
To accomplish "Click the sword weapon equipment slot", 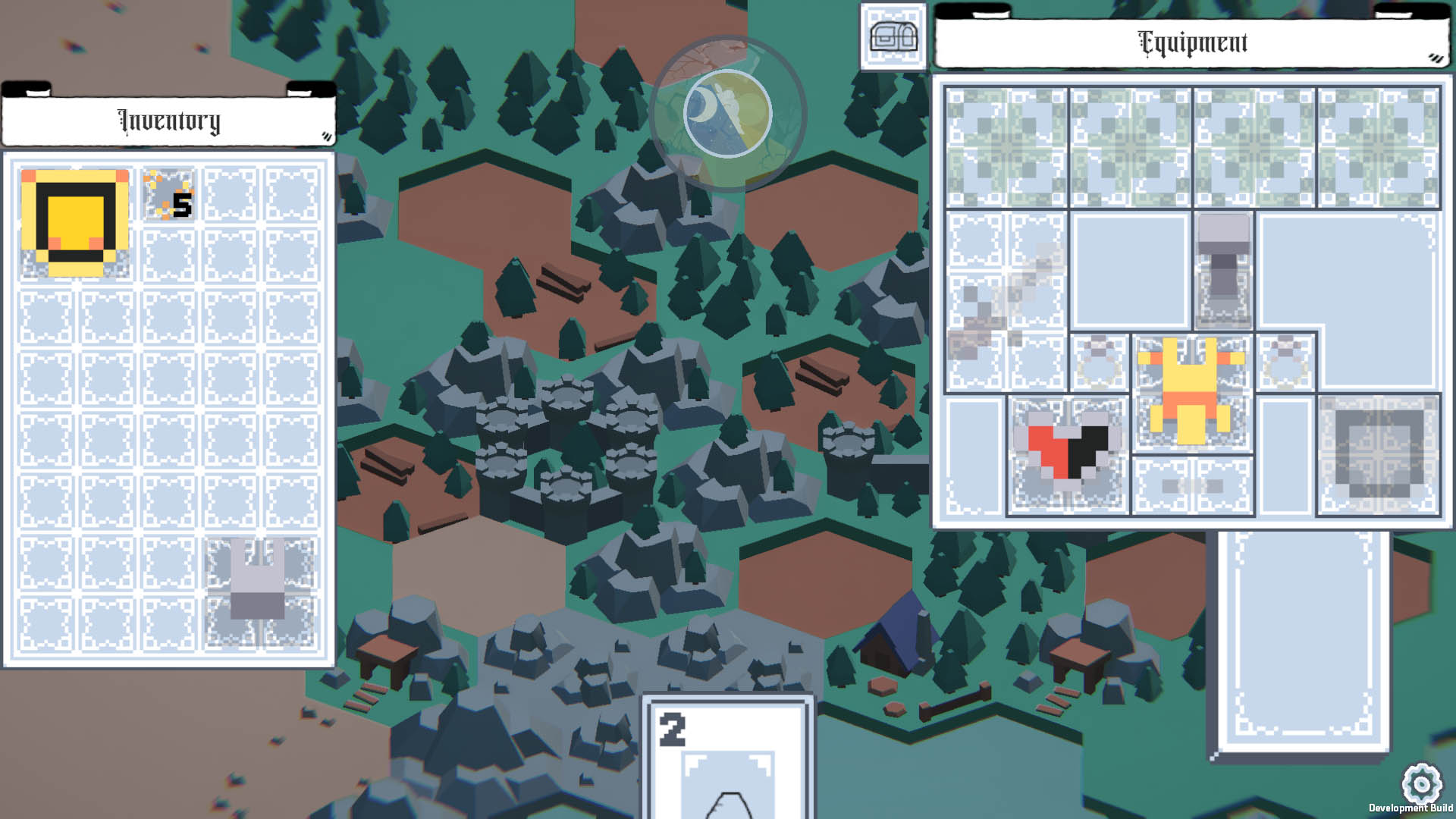I will [x=1006, y=302].
